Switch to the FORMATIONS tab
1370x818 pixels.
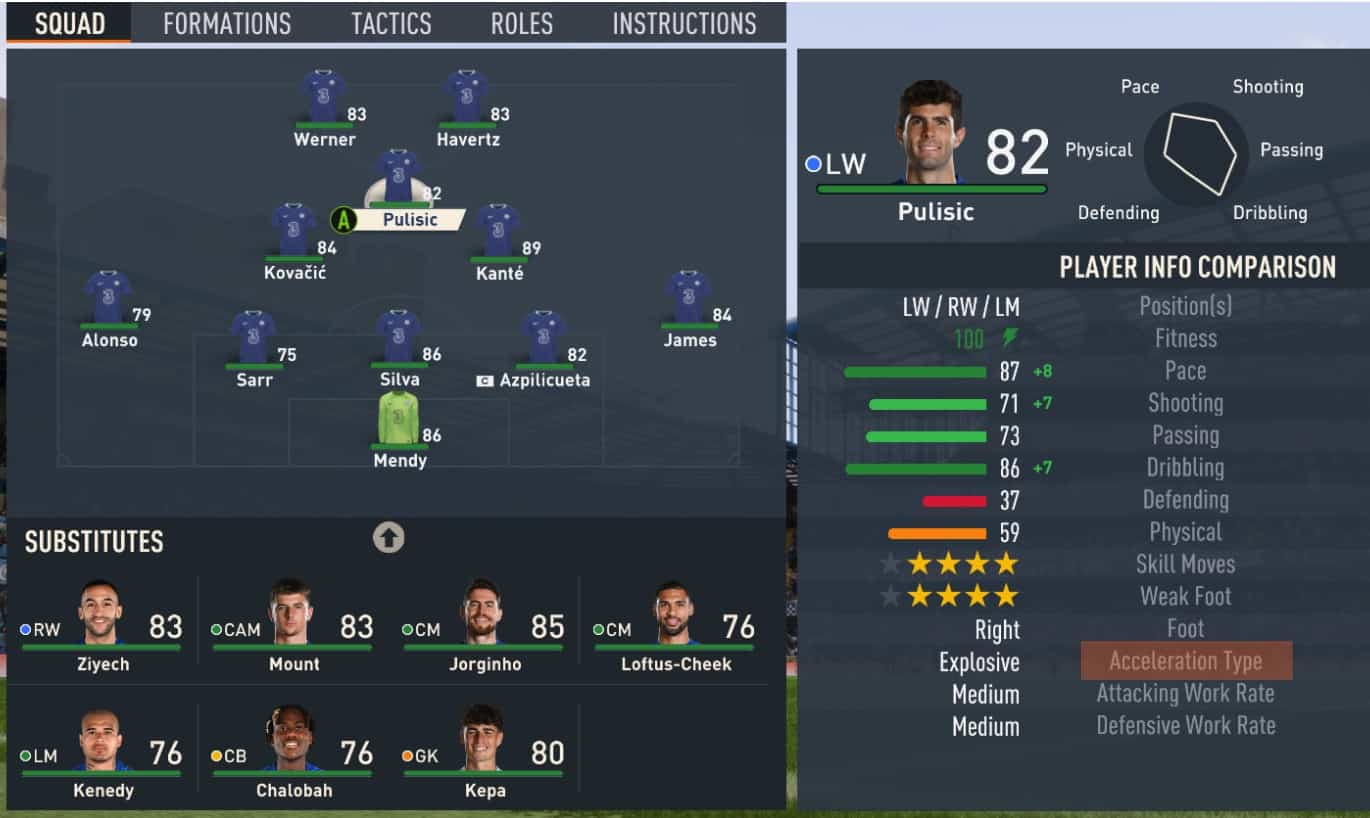point(225,23)
